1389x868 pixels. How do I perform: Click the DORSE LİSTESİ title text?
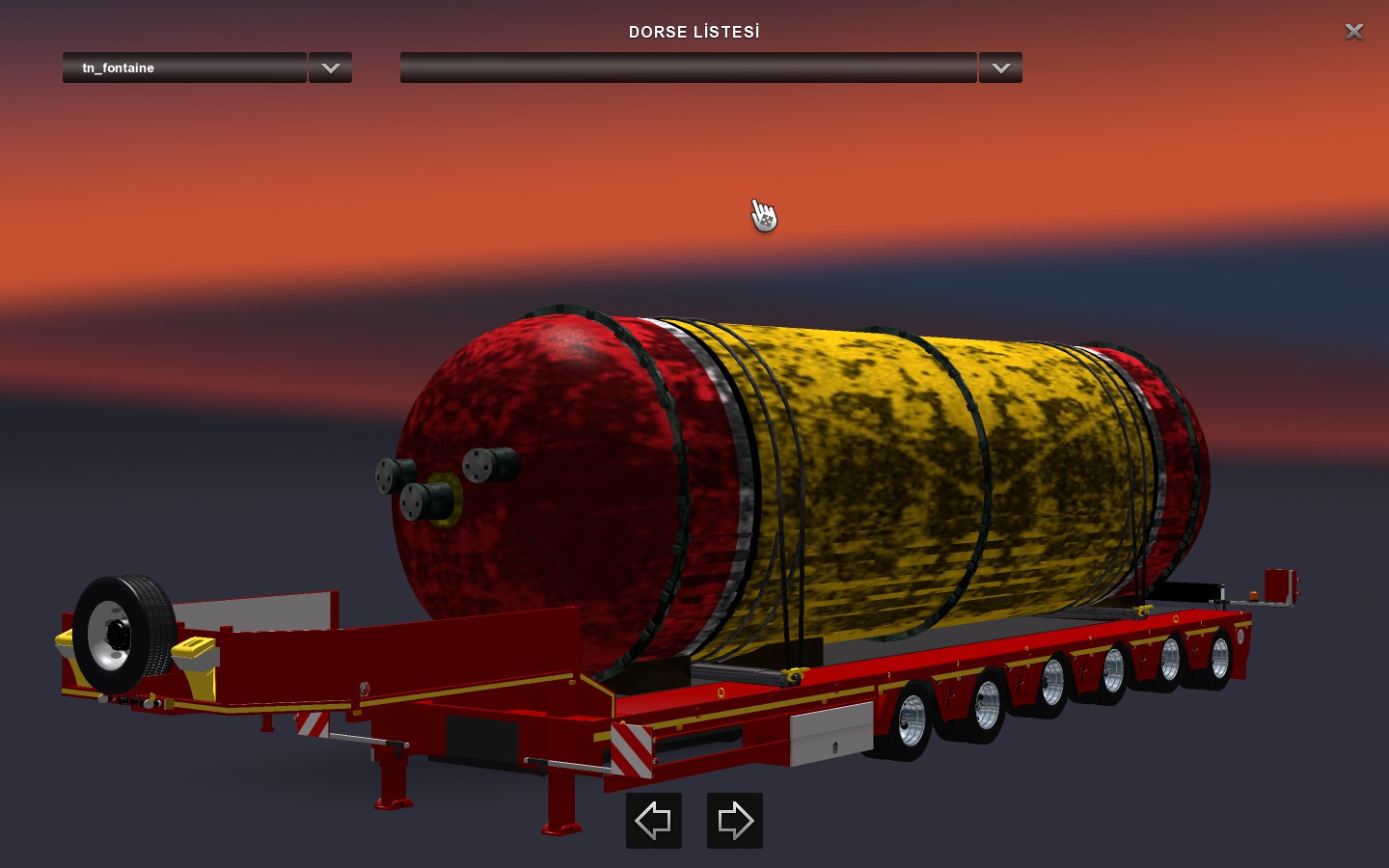point(694,31)
